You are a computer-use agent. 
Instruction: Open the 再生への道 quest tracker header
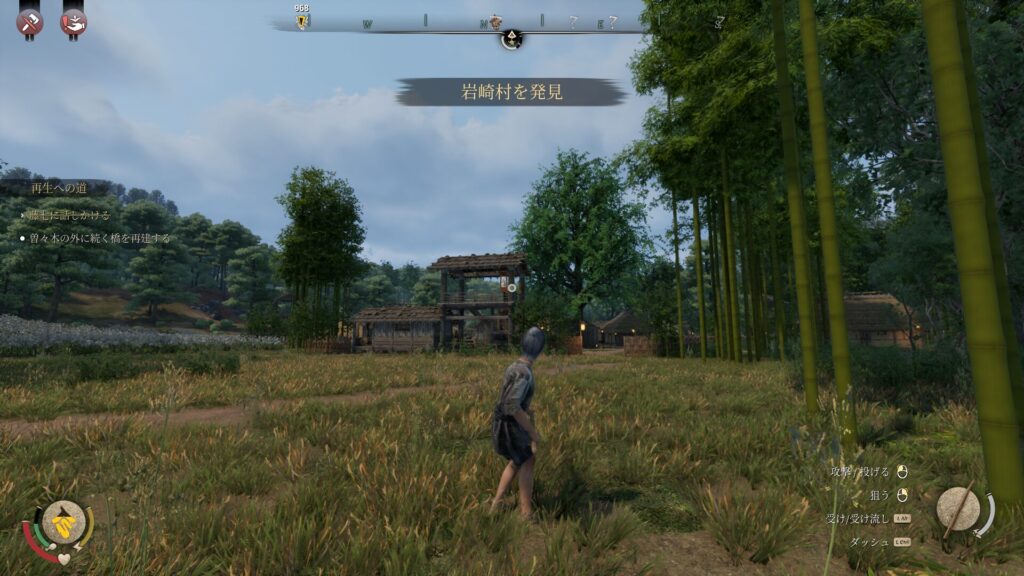tap(58, 188)
